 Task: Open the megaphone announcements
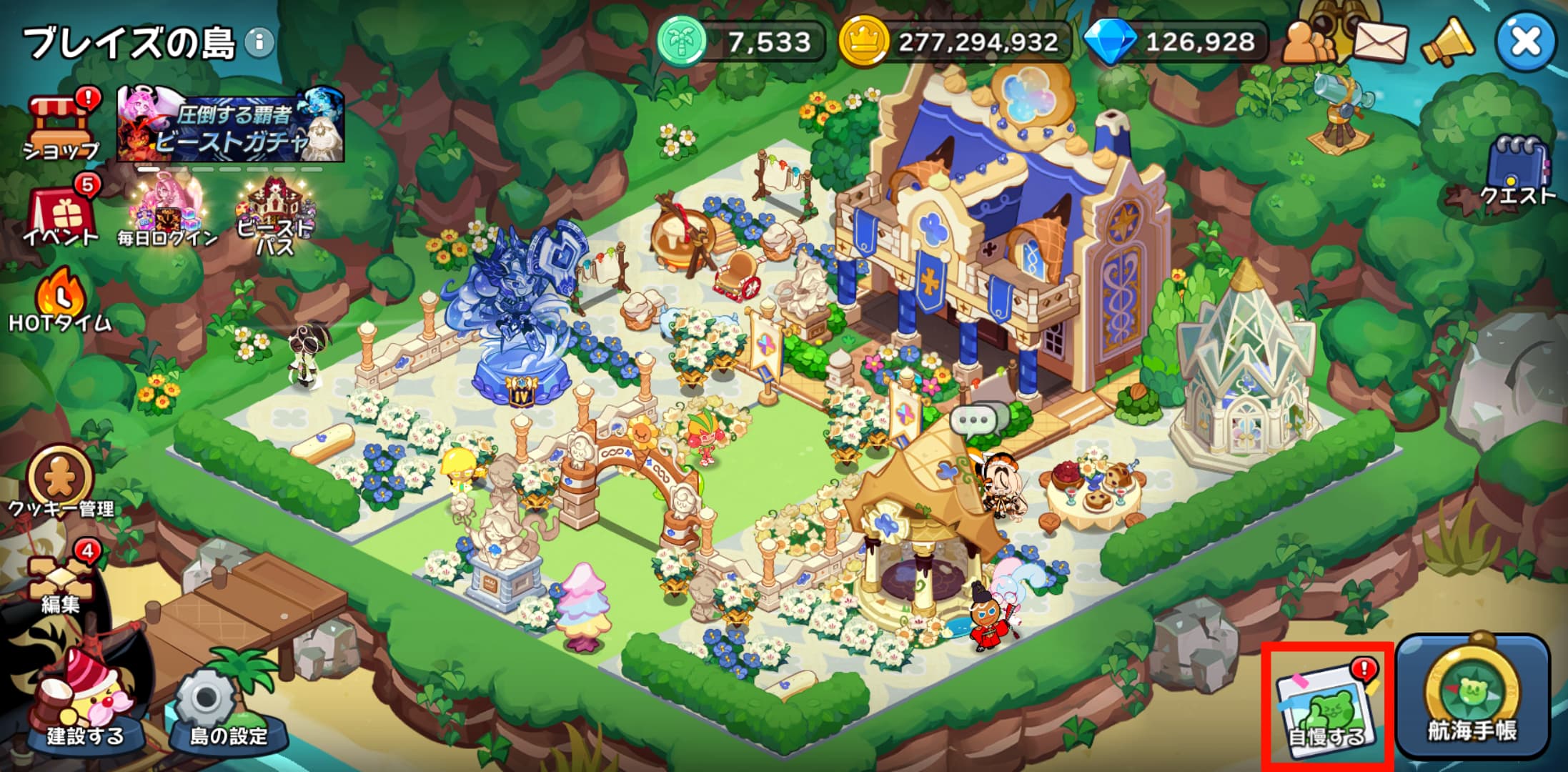click(x=1447, y=43)
